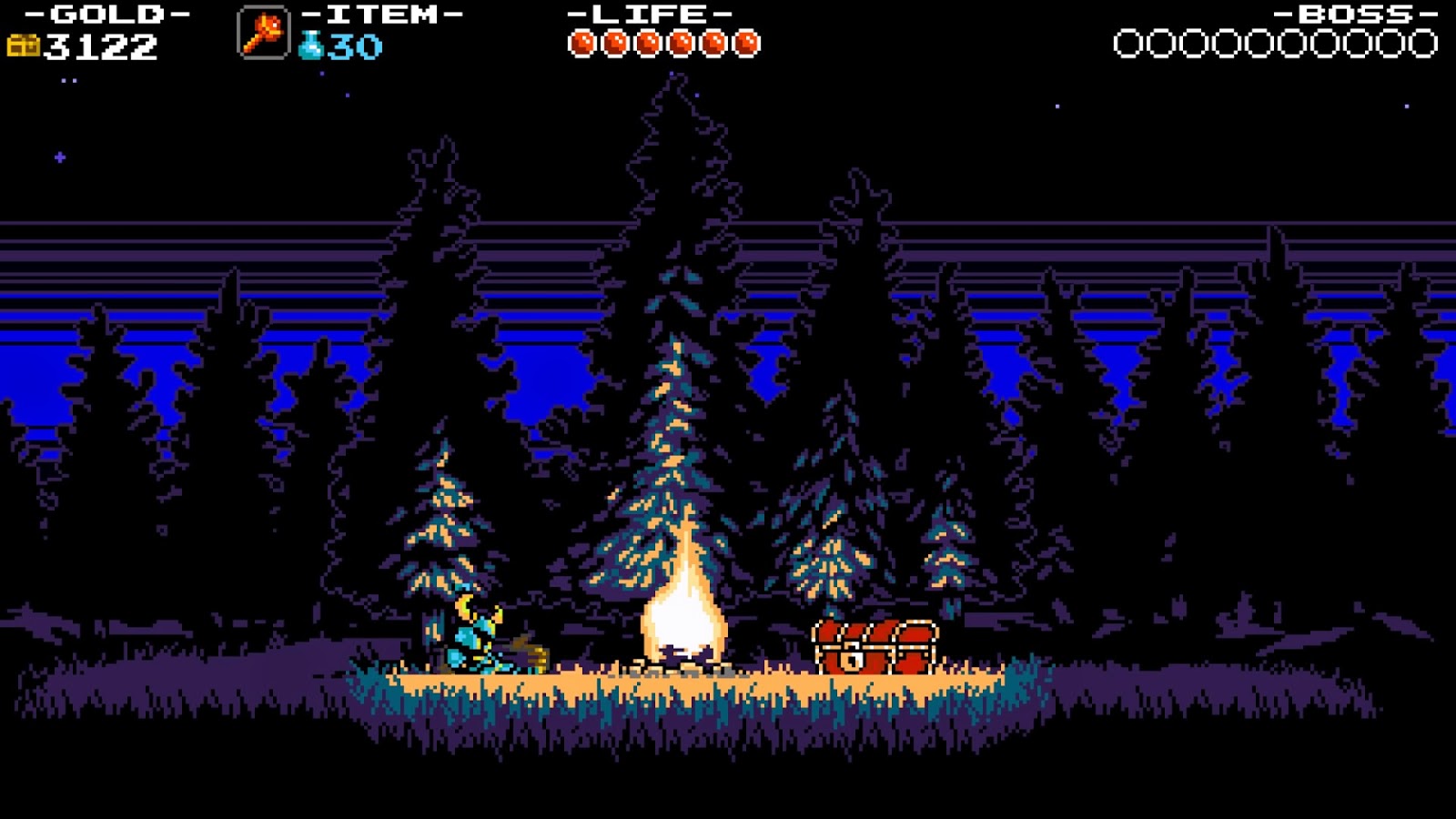Click the middle health orb in the LIFE row
The image size is (1456, 819).
[x=651, y=42]
